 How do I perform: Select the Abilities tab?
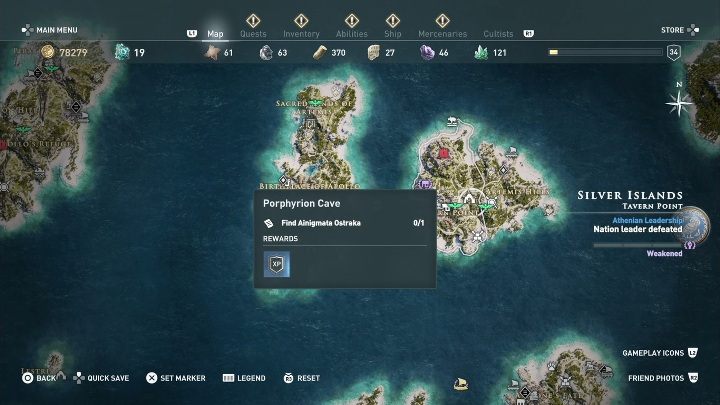351,33
